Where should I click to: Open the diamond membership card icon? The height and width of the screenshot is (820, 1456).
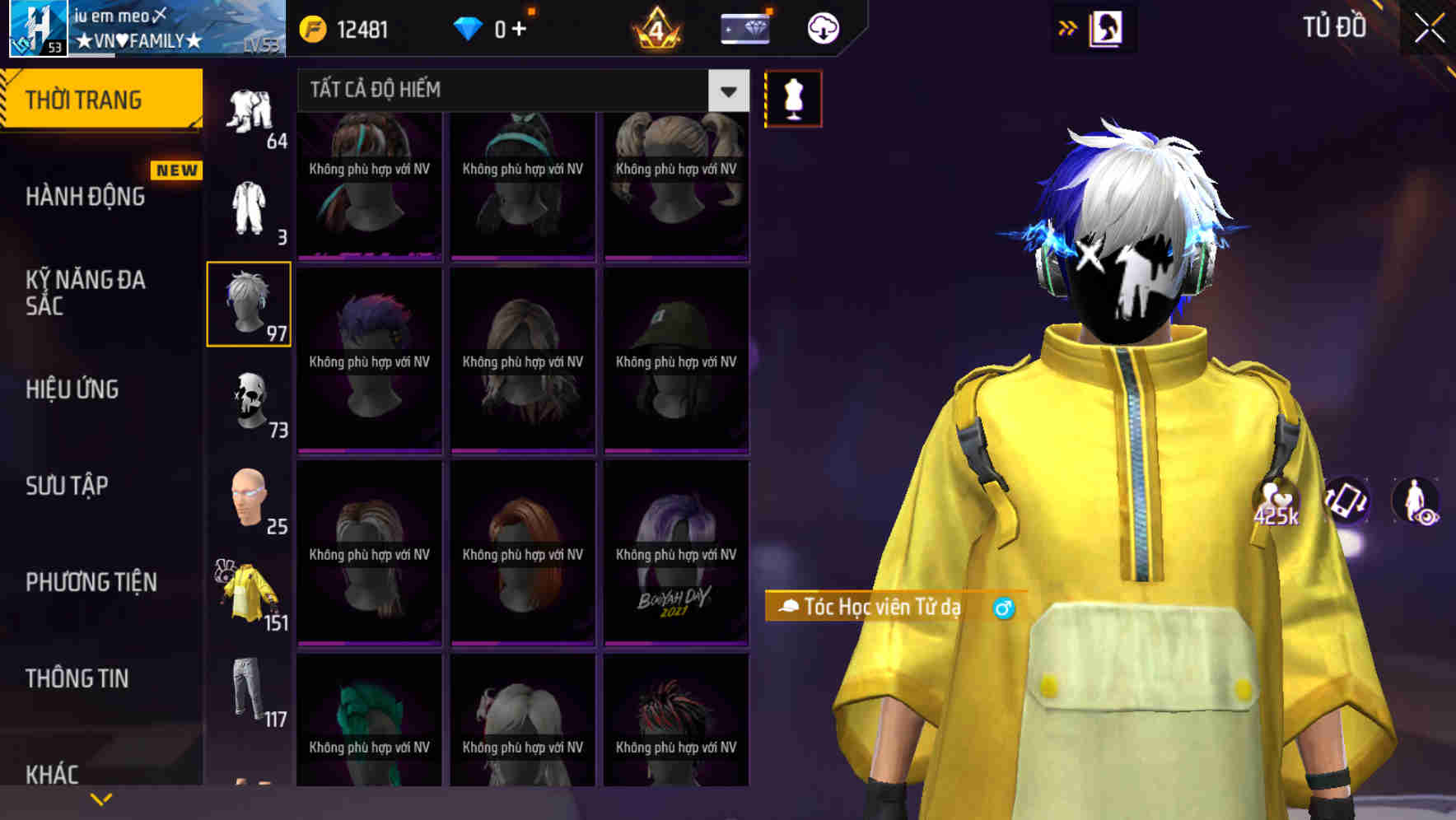(744, 28)
